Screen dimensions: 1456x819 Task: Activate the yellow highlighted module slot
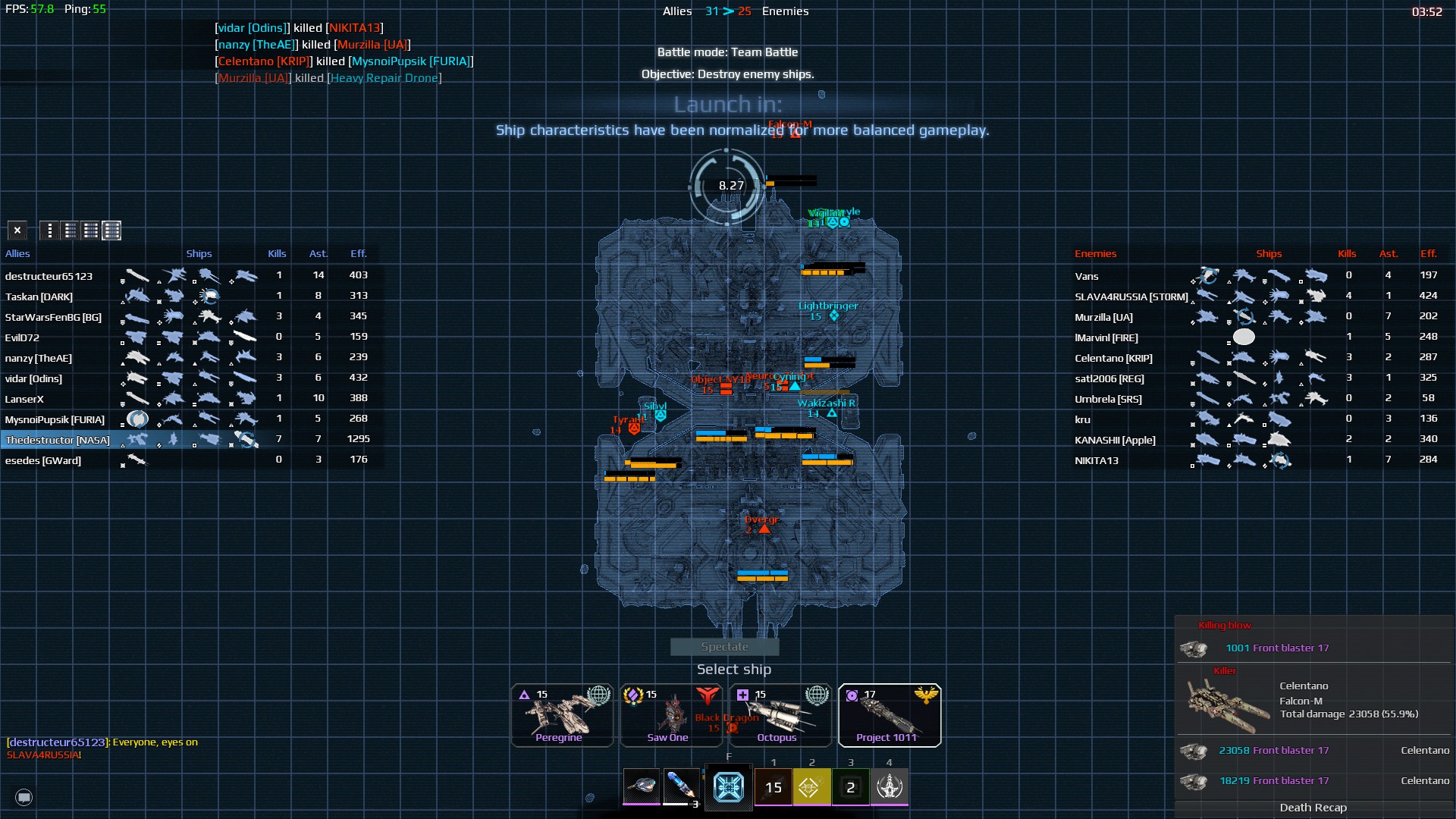pyautogui.click(x=811, y=787)
